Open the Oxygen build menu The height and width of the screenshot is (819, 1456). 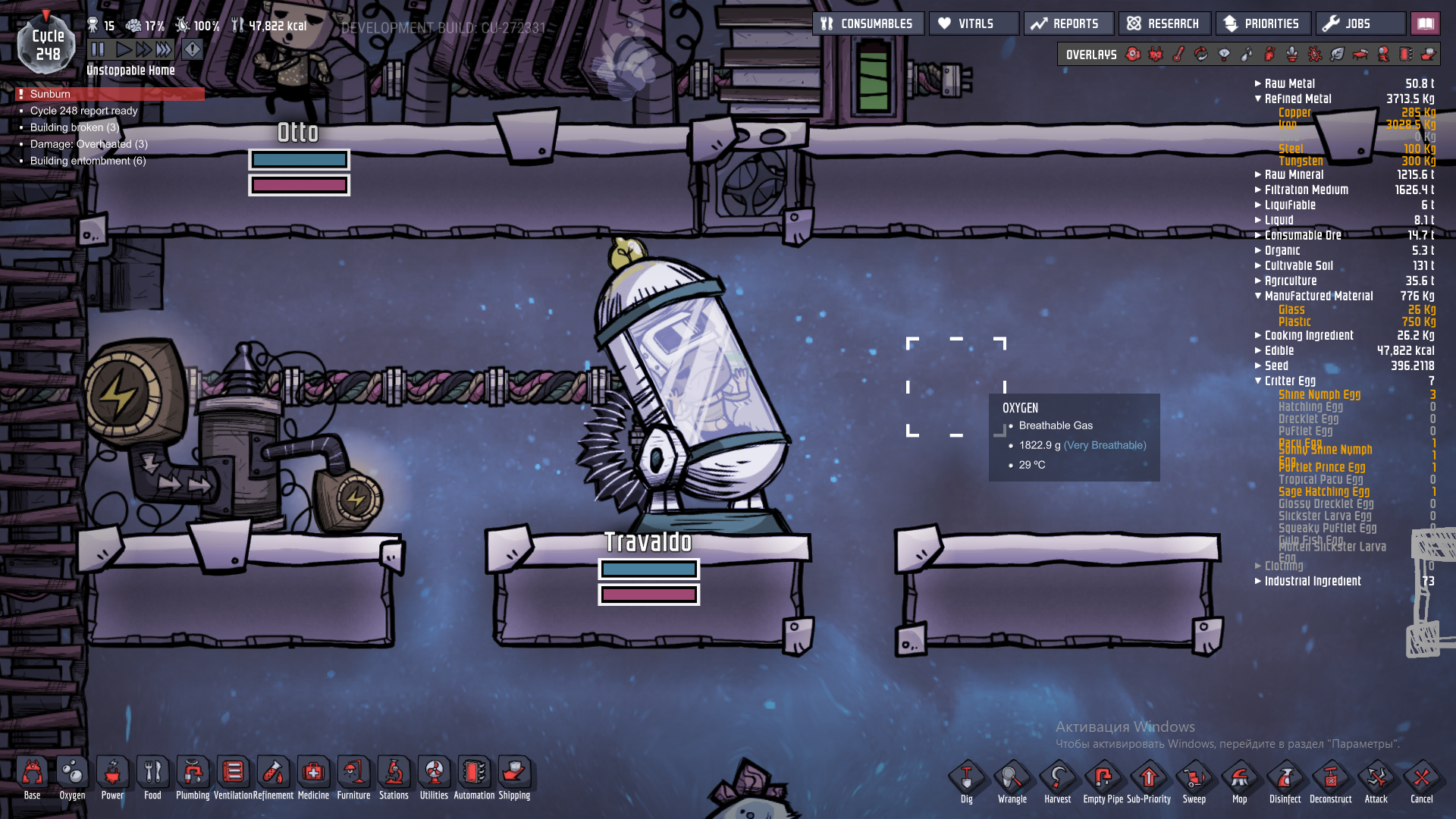tap(72, 777)
